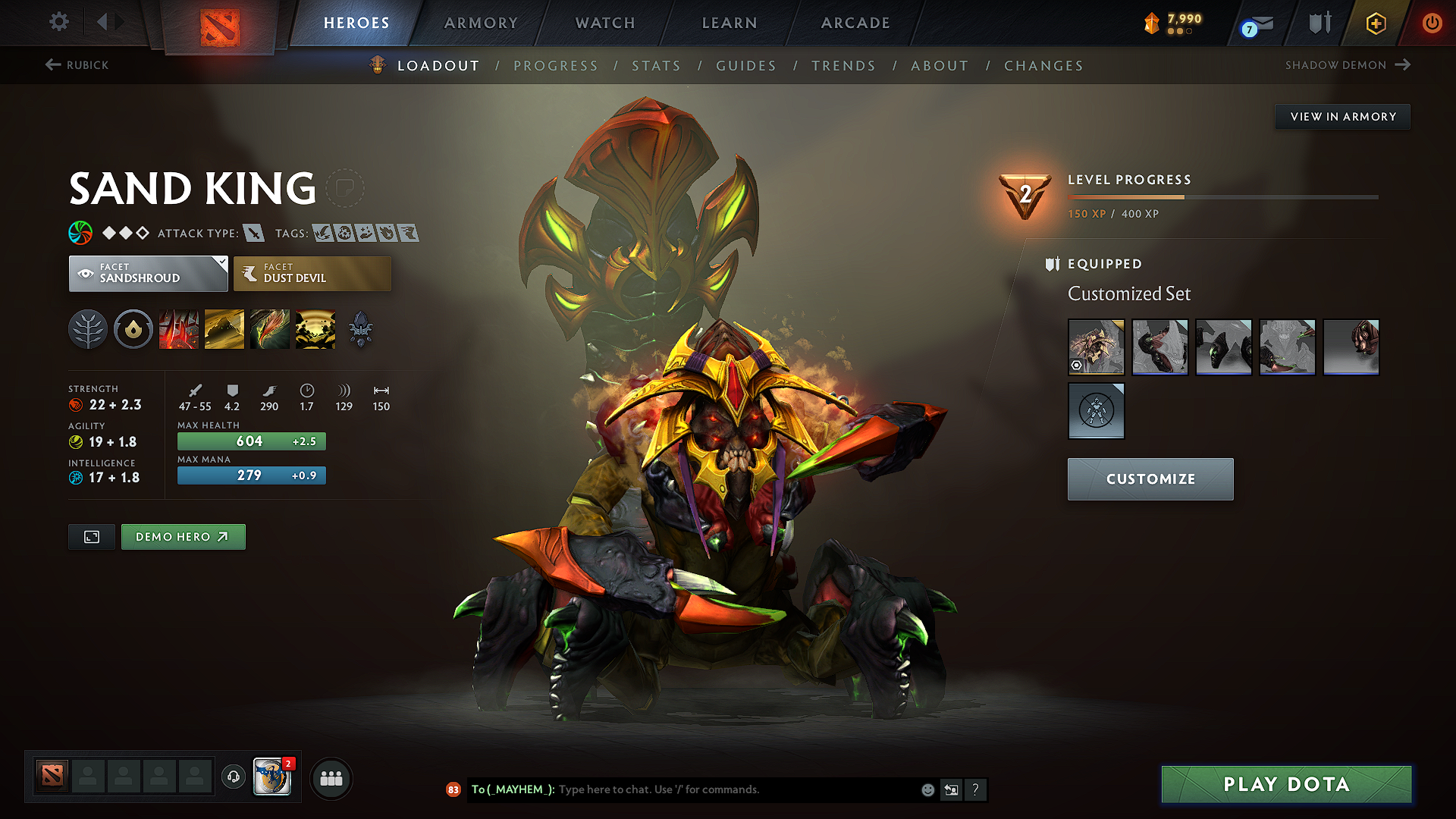The width and height of the screenshot is (1456, 819).
Task: Open the Epicenter ultimate ability icon
Action: pos(315,328)
